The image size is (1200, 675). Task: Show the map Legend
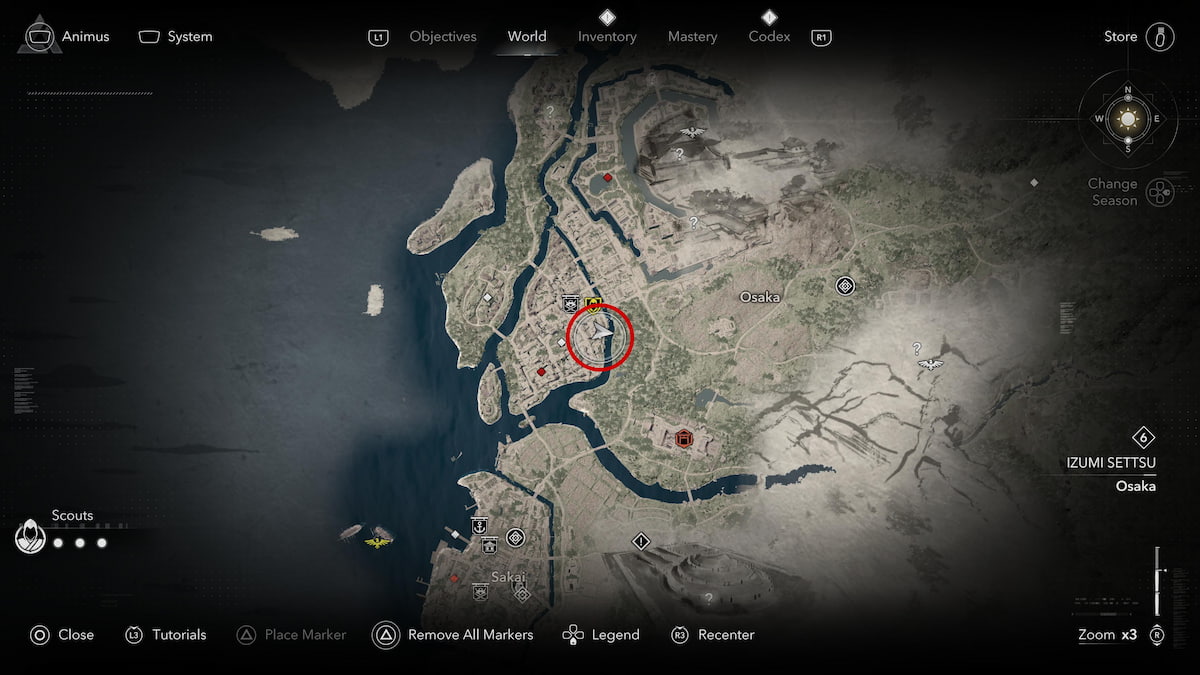[x=601, y=634]
